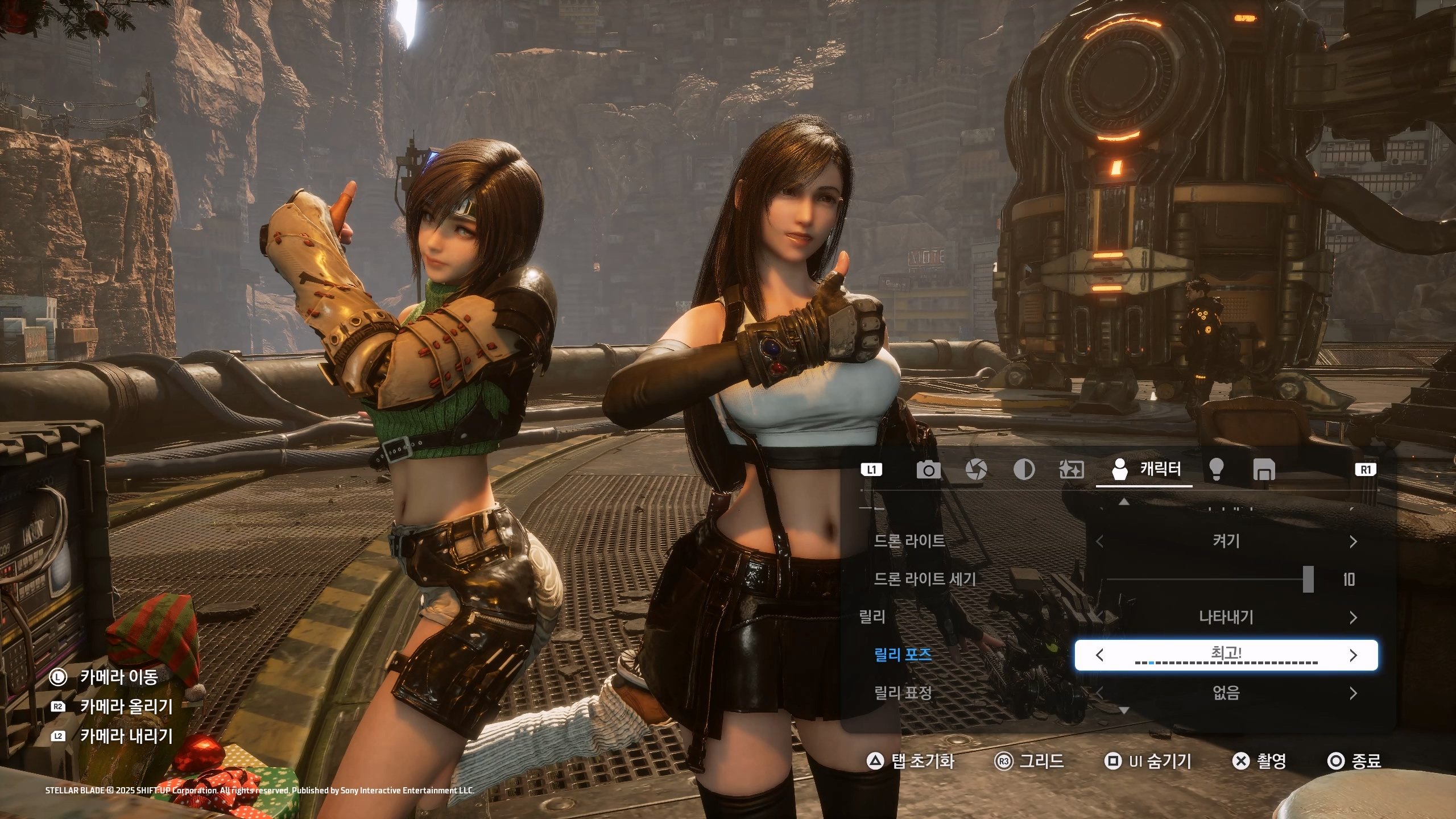Select the 드론 라이트 세기 setting label
The height and width of the screenshot is (819, 1456).
tap(925, 580)
